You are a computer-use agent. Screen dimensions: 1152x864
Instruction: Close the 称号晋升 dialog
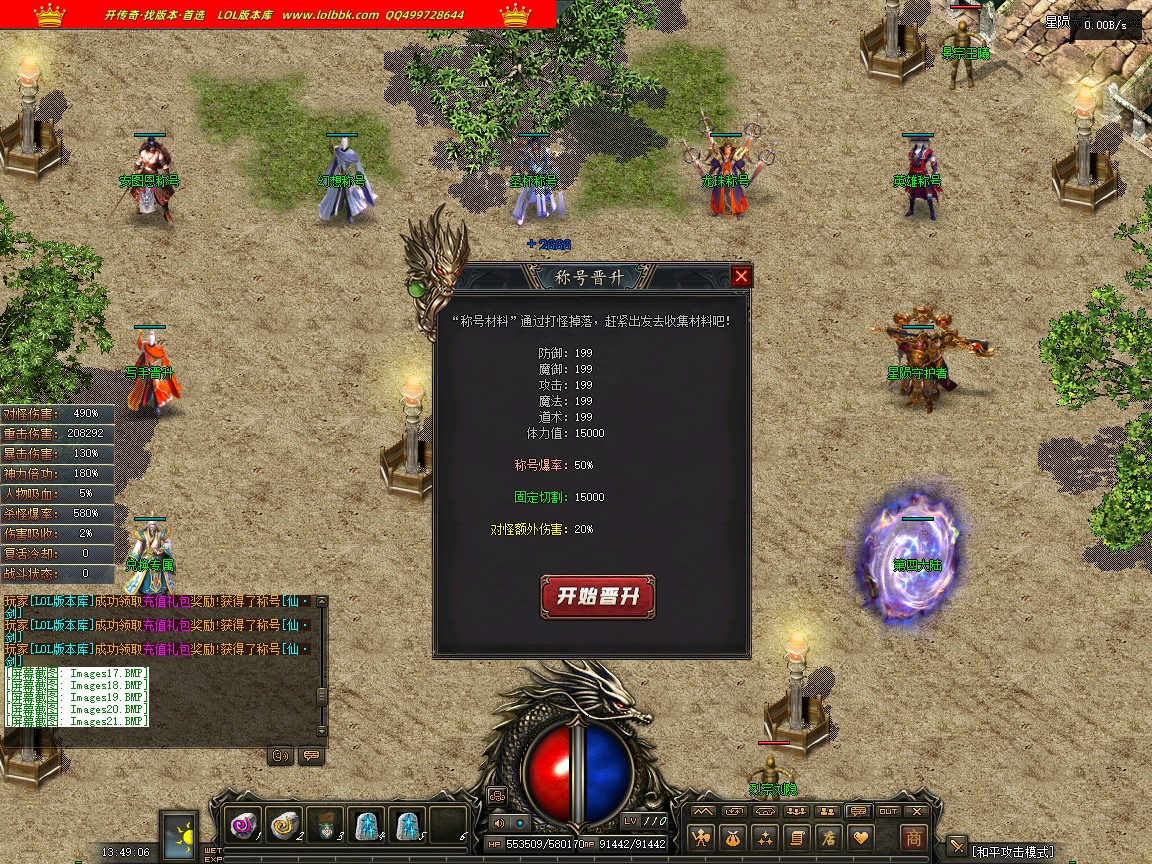click(x=741, y=277)
